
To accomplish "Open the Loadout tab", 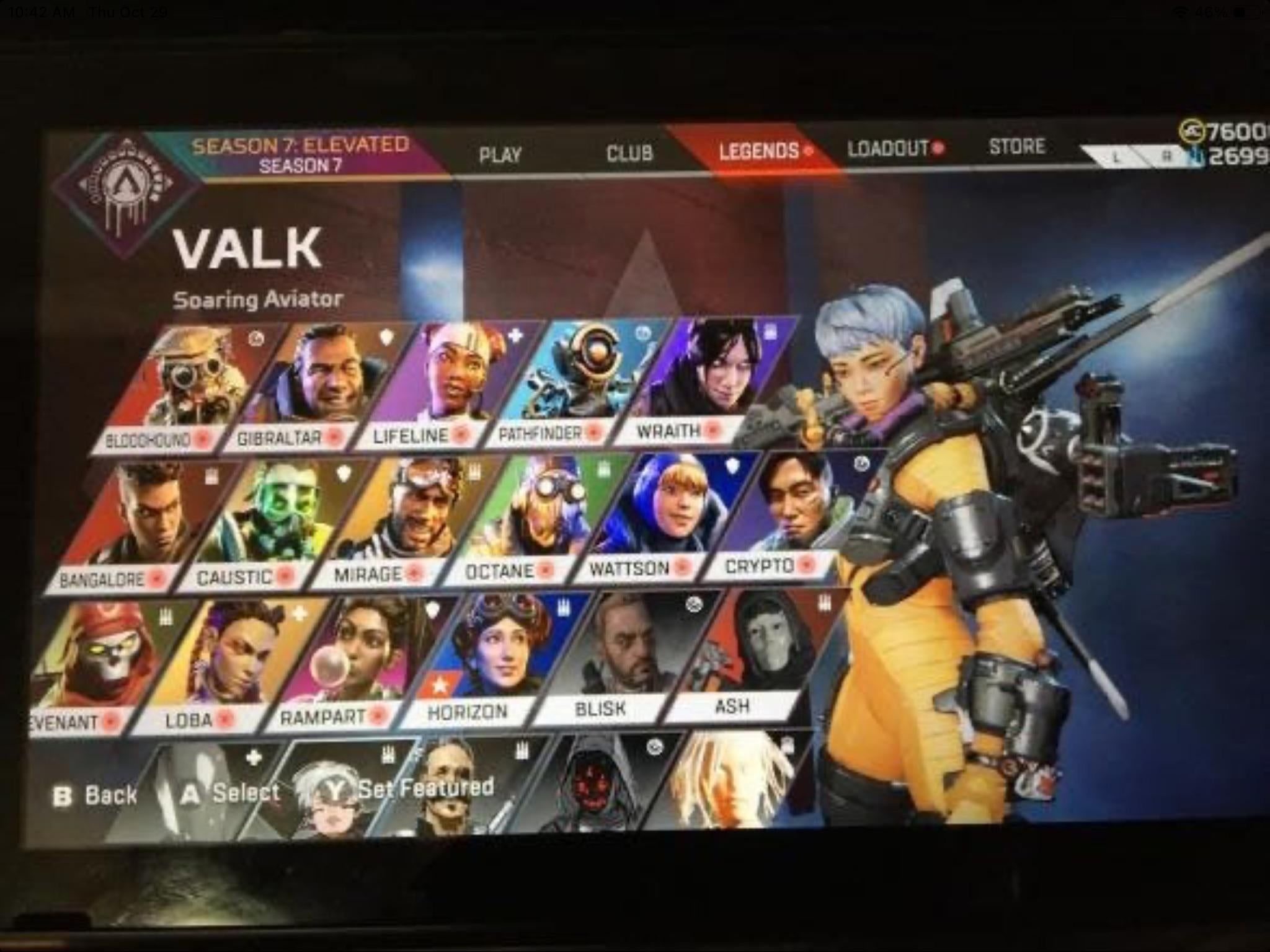I will point(889,148).
